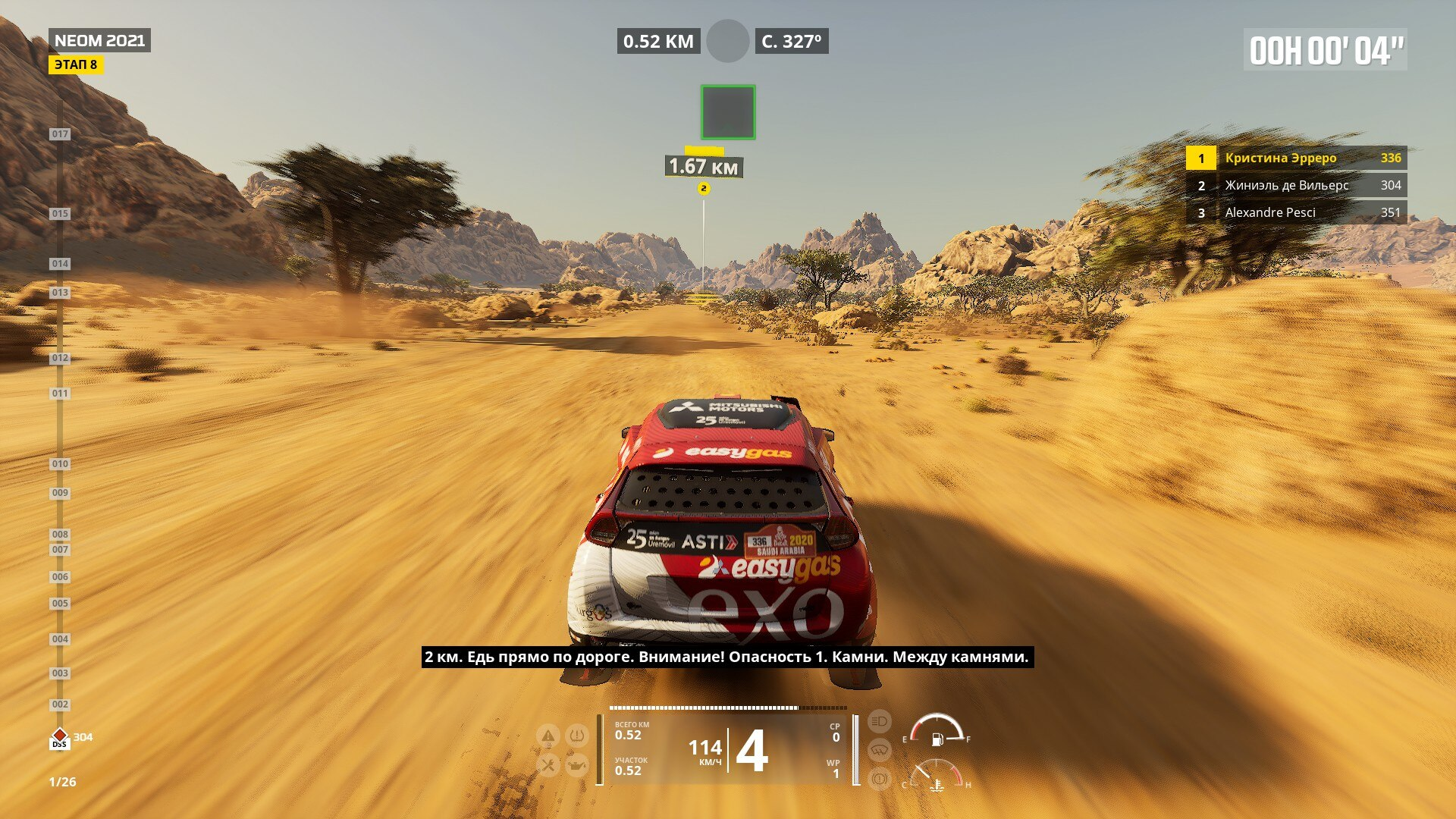
Task: Select the wrench repair status icon
Action: (x=548, y=764)
